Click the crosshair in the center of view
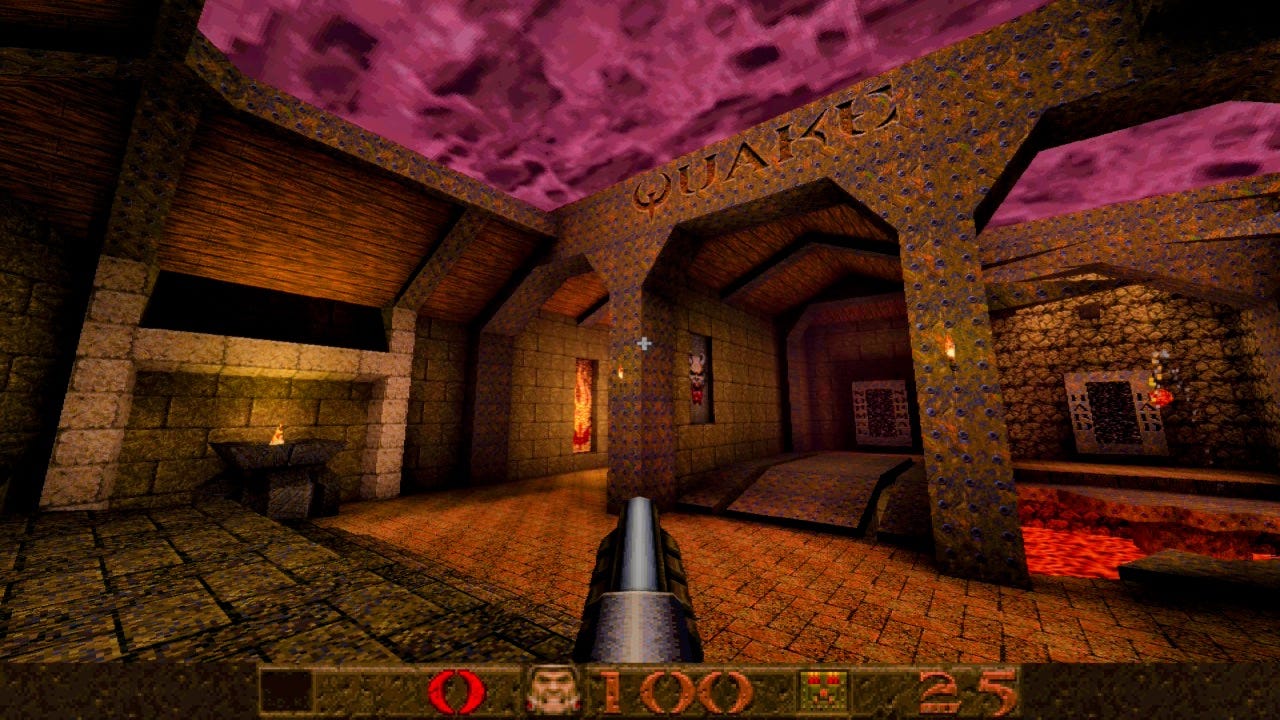Viewport: 1280px width, 720px height. [644, 341]
